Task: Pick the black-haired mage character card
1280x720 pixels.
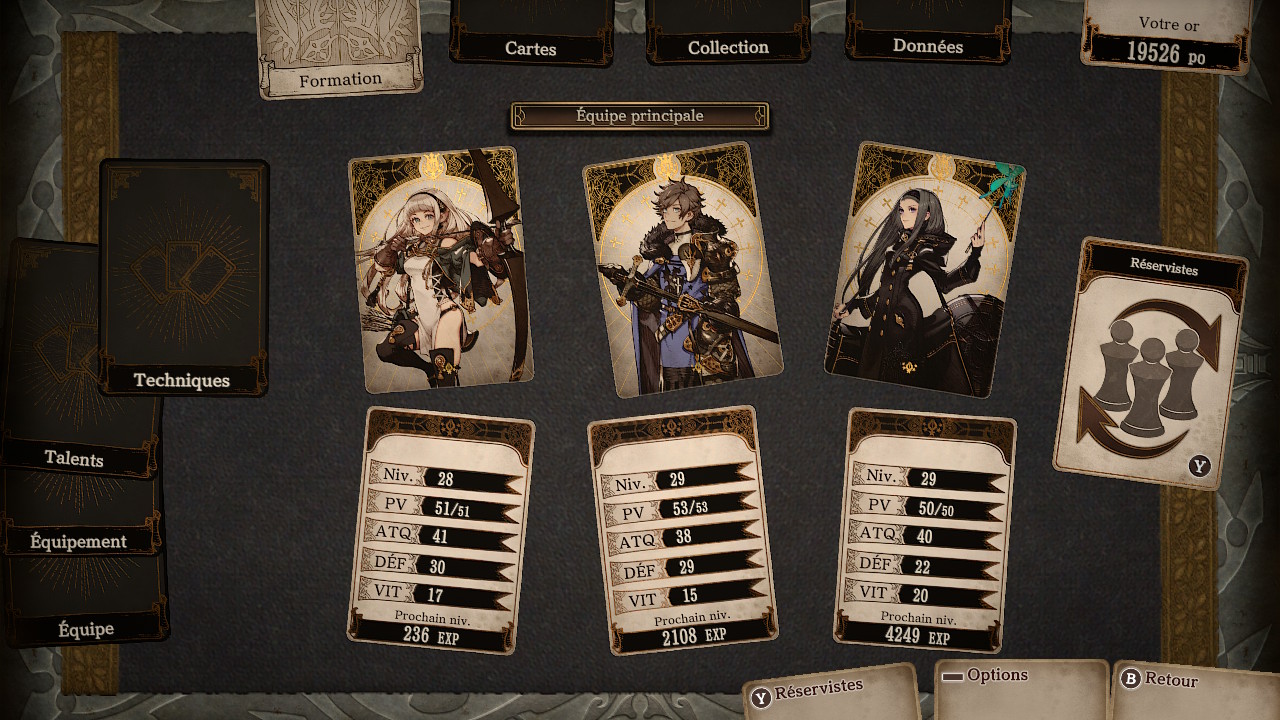Action: (924, 270)
